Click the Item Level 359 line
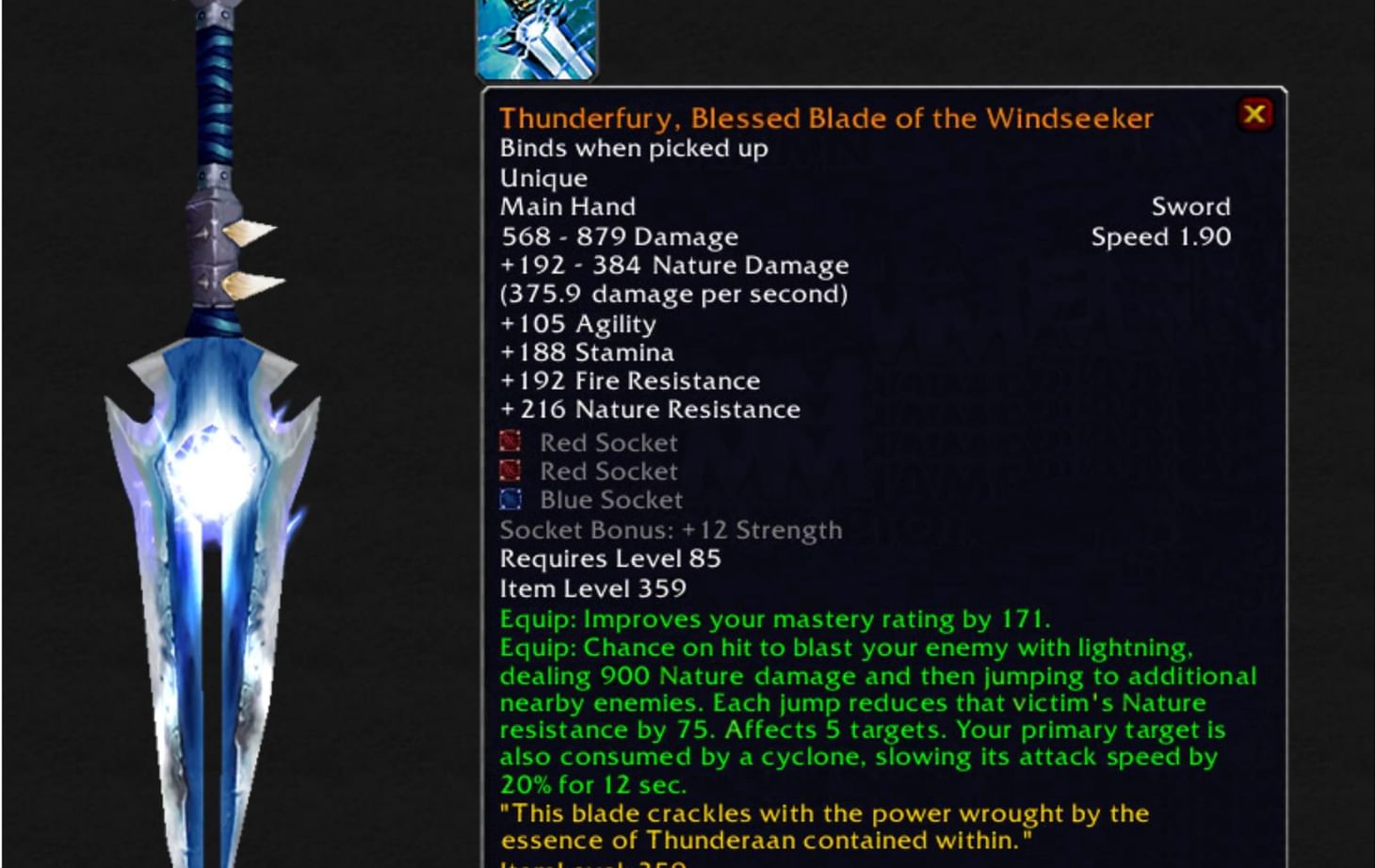1375x868 pixels. pos(593,588)
